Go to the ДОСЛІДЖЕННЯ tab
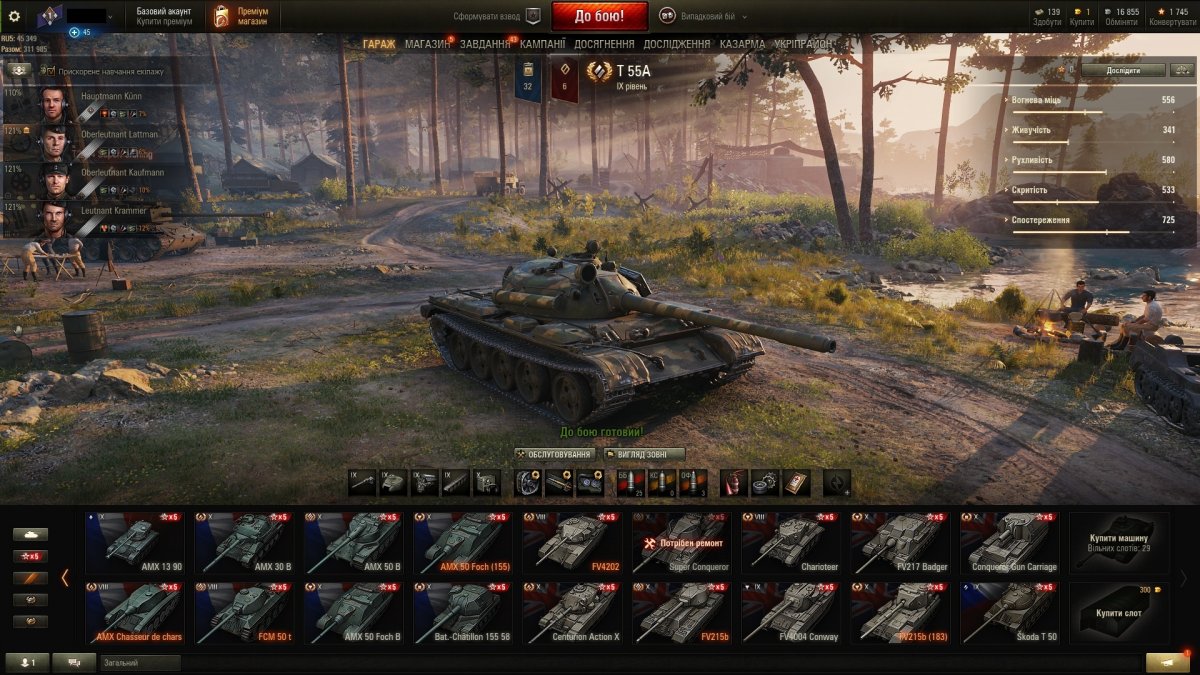Image resolution: width=1200 pixels, height=675 pixels. click(677, 45)
